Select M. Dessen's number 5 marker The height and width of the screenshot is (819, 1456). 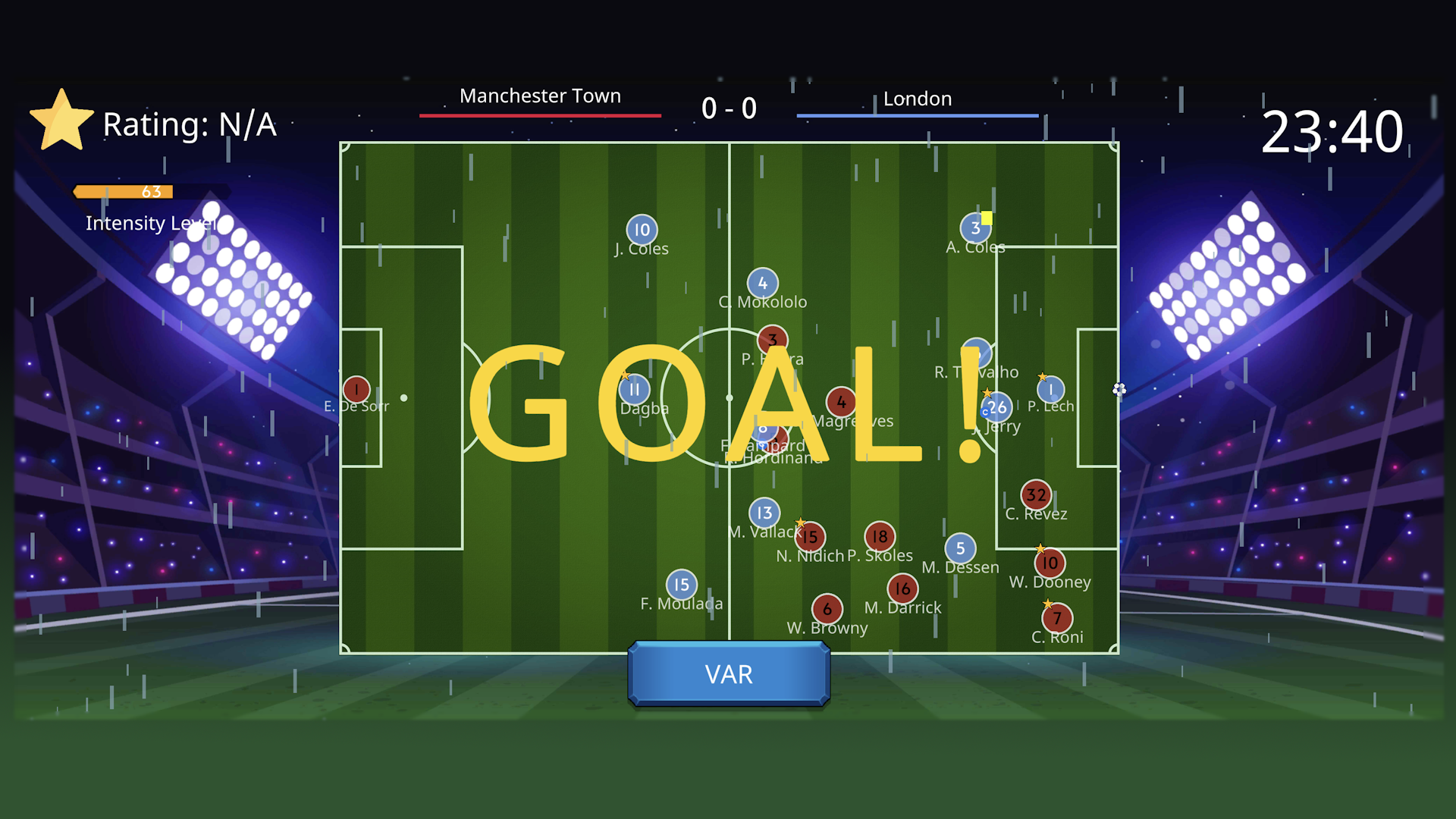[x=961, y=548]
